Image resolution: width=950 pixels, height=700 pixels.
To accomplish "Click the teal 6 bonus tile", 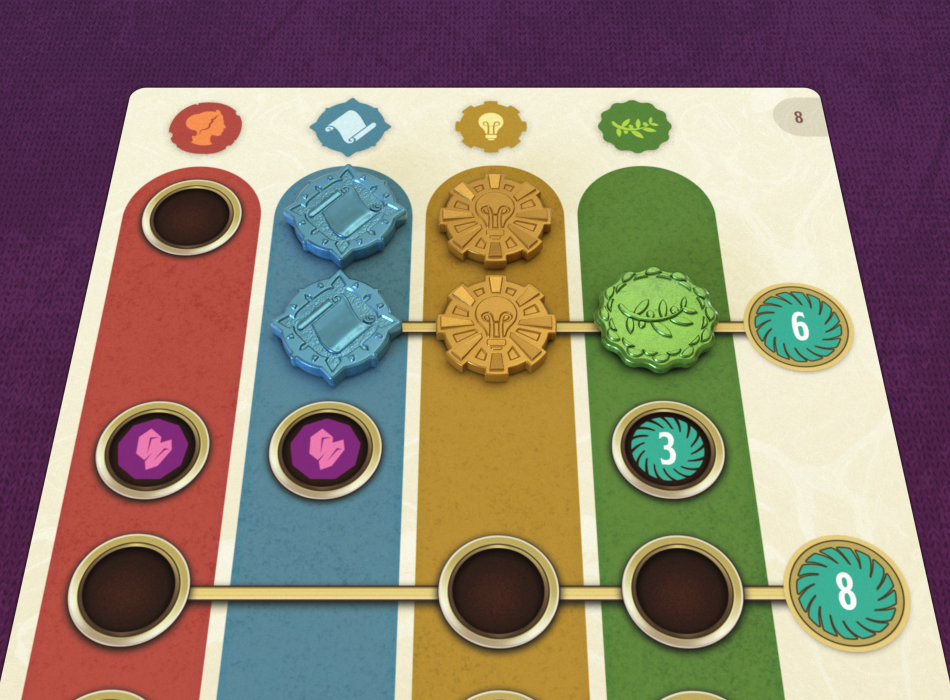I will tap(799, 326).
